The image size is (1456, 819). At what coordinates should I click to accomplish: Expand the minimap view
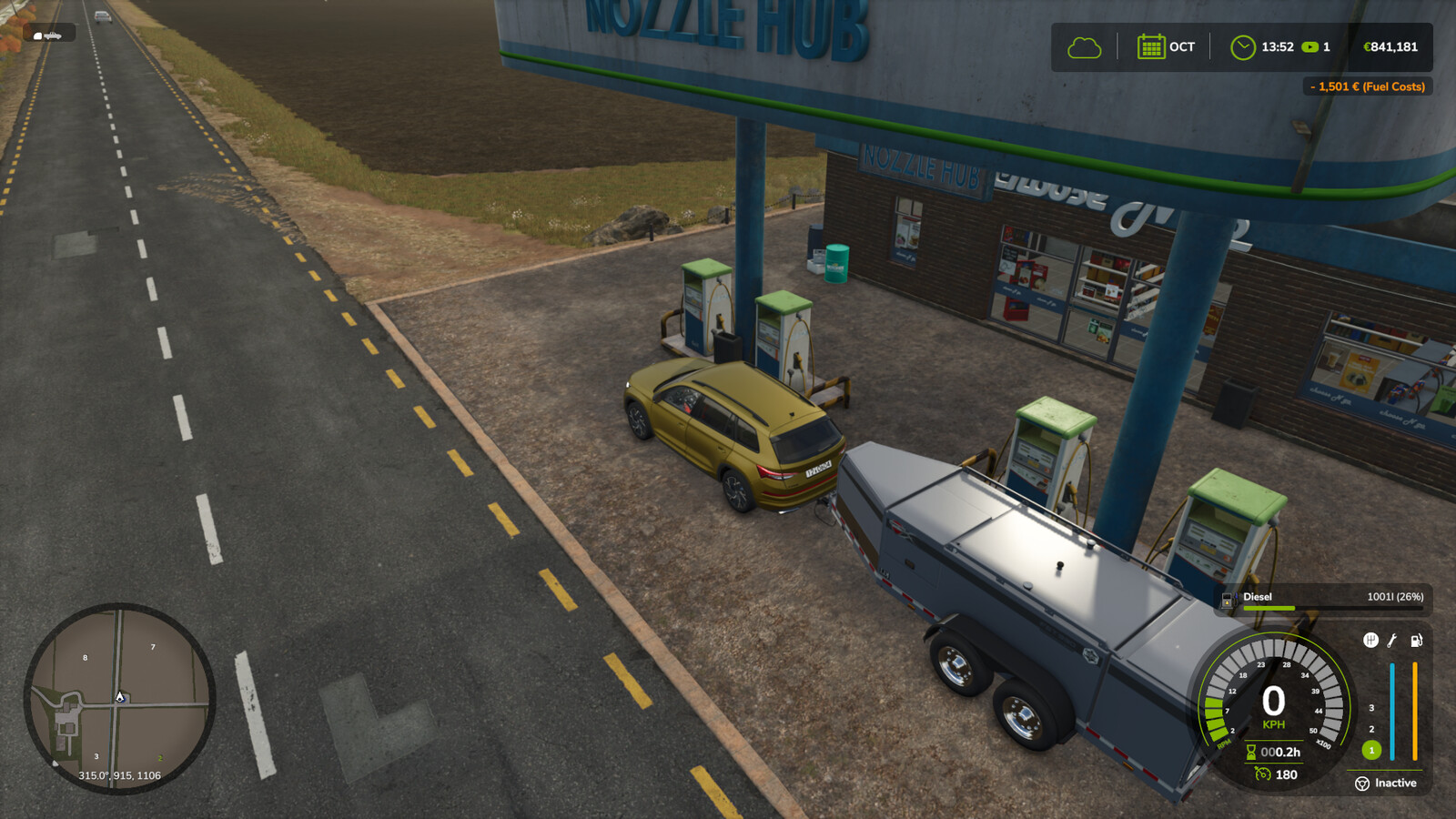118,696
